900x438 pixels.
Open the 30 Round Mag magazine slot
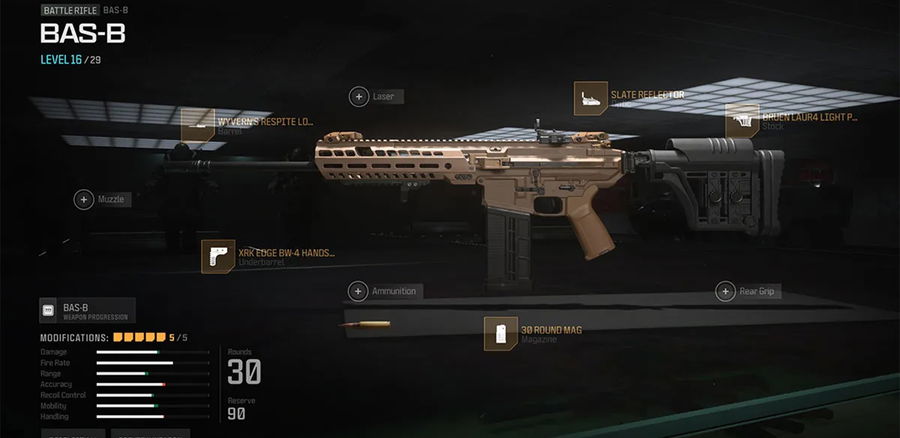tap(500, 333)
